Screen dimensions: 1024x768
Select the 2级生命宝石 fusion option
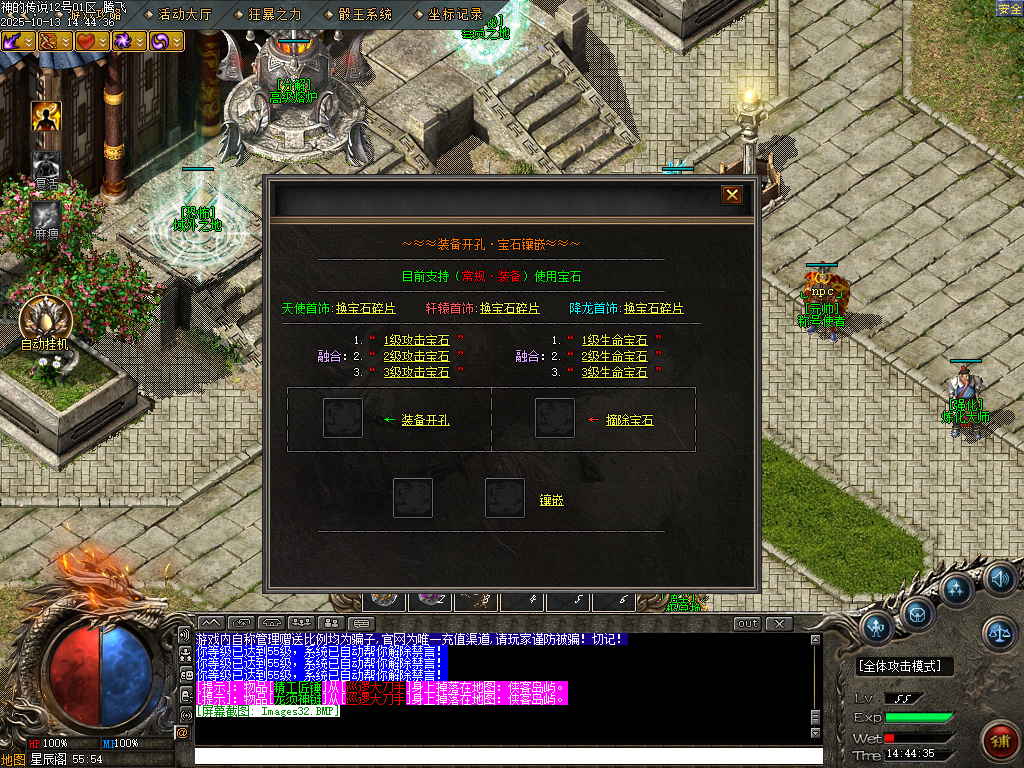click(614, 356)
